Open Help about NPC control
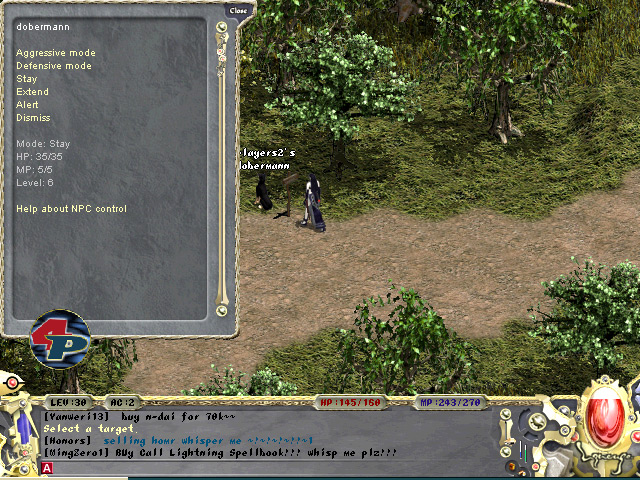Viewport: 640px width, 480px height. pyautogui.click(x=71, y=209)
